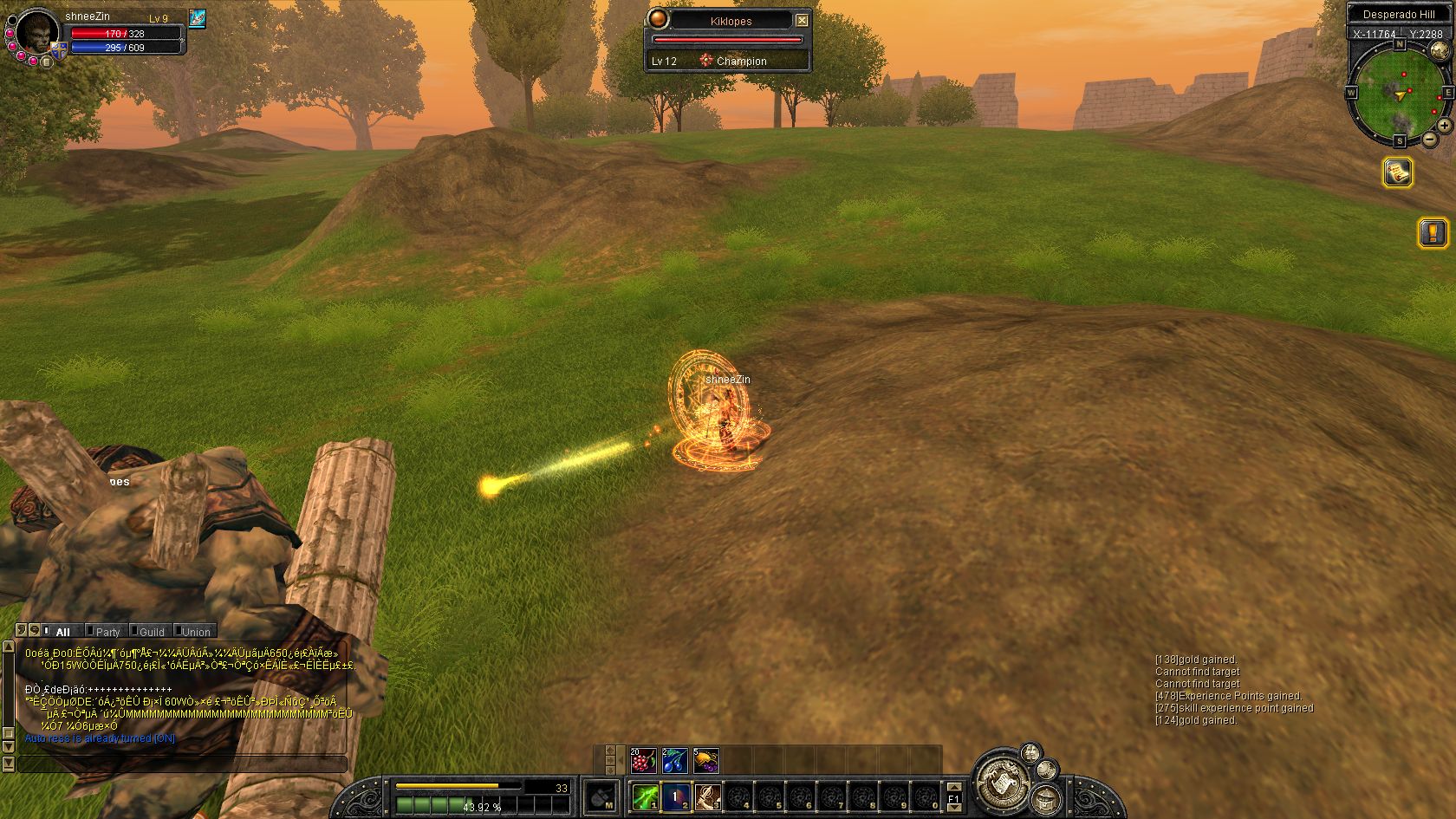Close the Kiklopes target window
The height and width of the screenshot is (819, 1456).
pos(802,20)
